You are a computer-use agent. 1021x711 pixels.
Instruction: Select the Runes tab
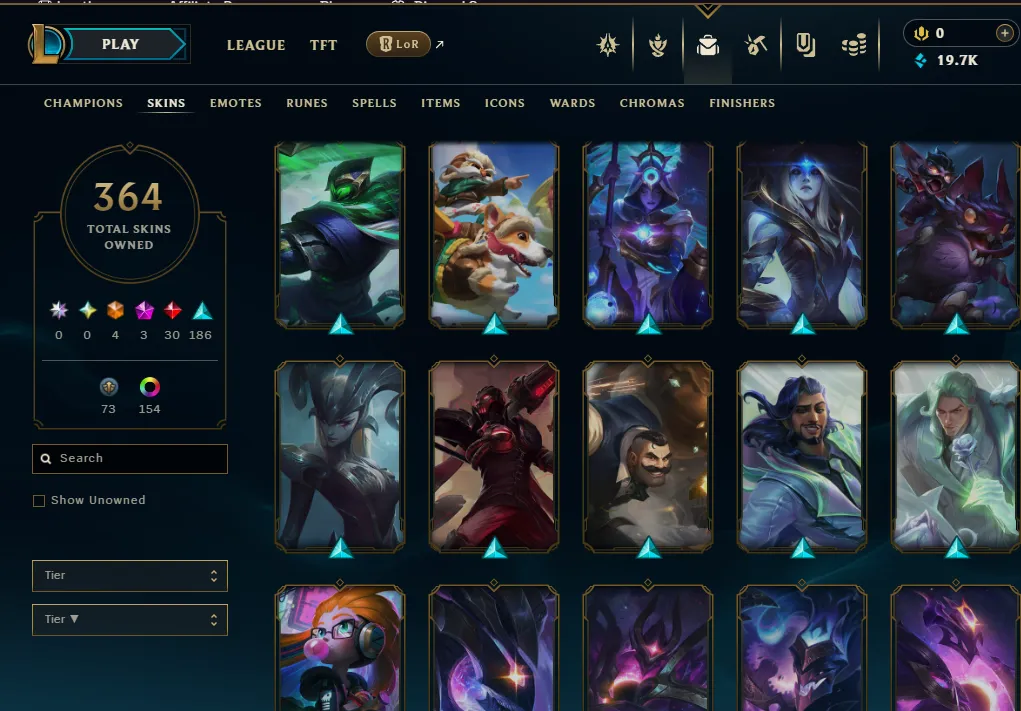point(307,103)
